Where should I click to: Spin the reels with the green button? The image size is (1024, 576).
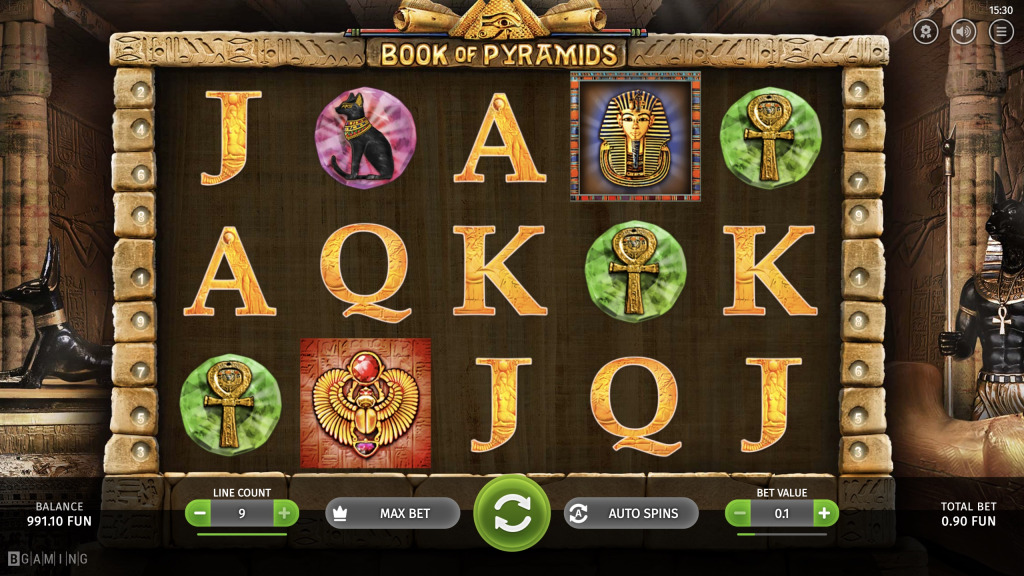click(512, 513)
